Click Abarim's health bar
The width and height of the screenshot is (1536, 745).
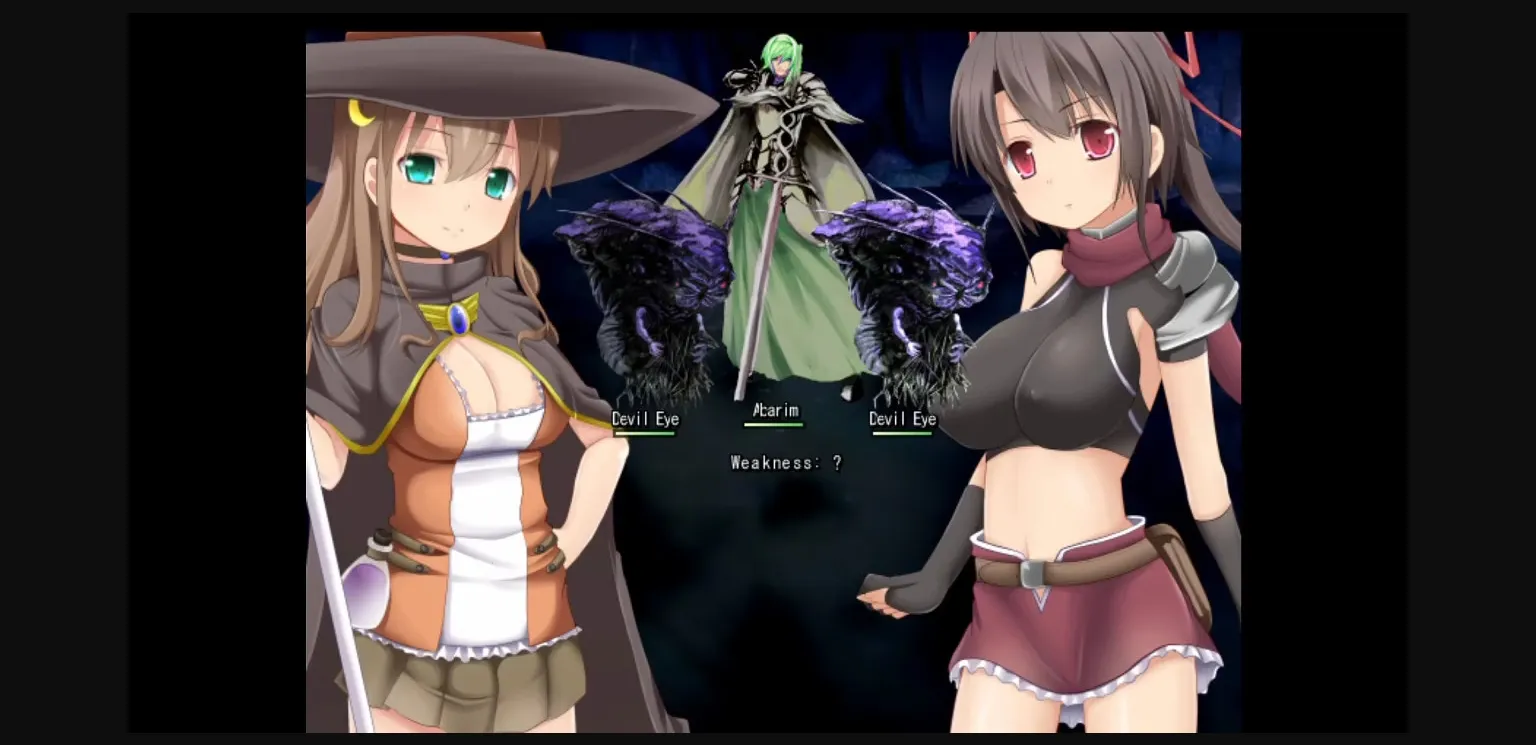(x=774, y=425)
